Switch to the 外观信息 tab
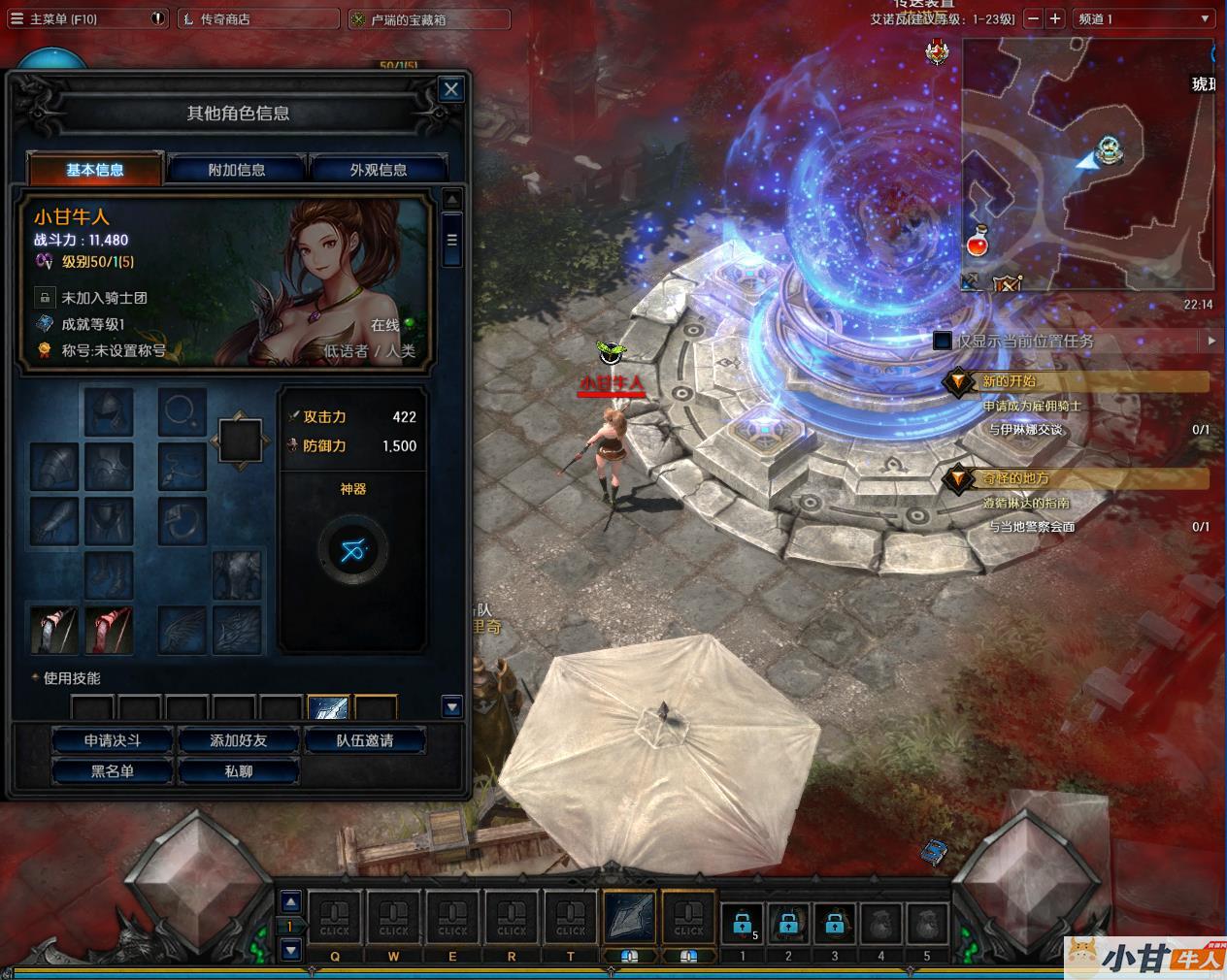 click(379, 170)
